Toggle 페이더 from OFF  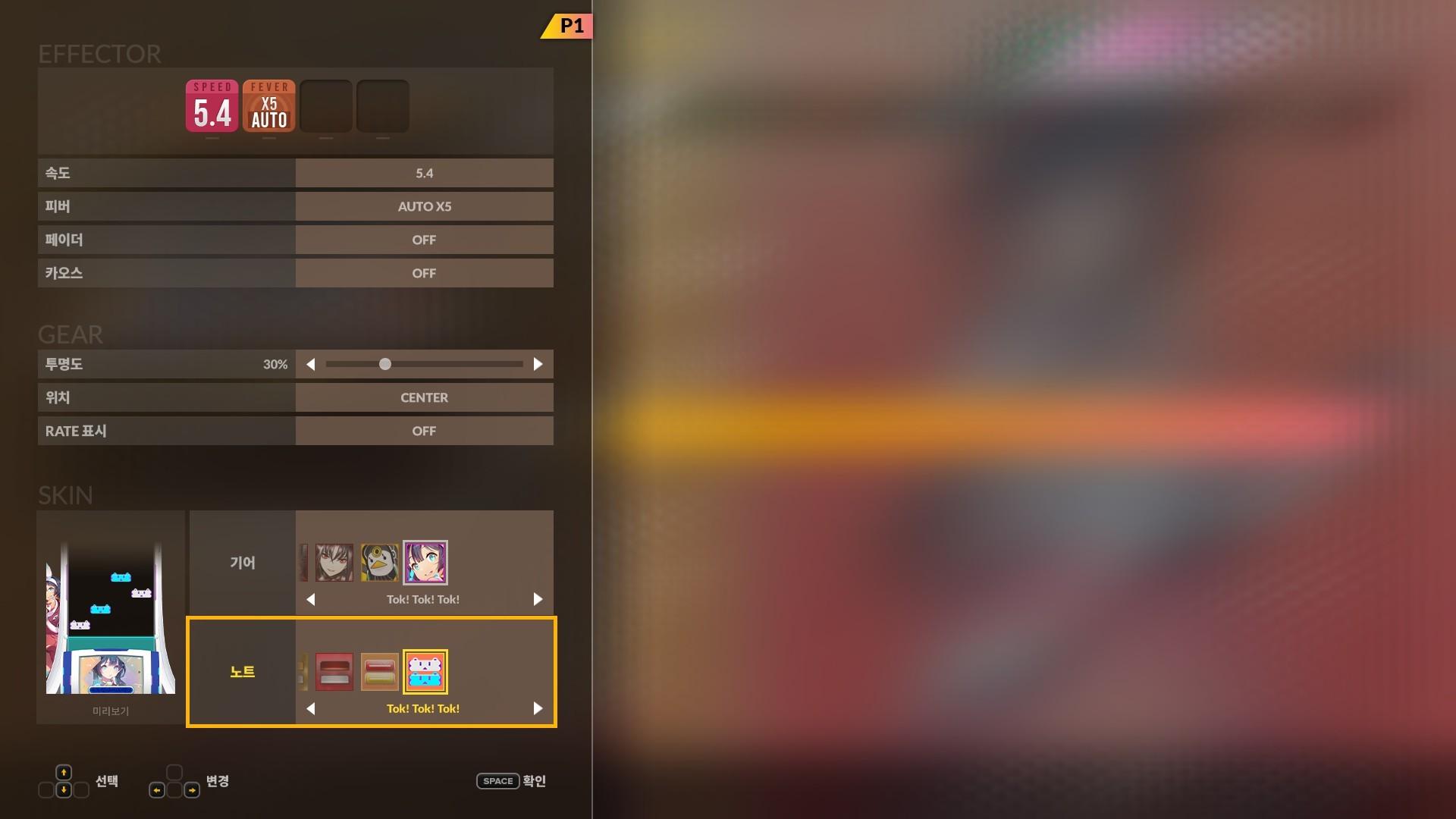tap(424, 240)
